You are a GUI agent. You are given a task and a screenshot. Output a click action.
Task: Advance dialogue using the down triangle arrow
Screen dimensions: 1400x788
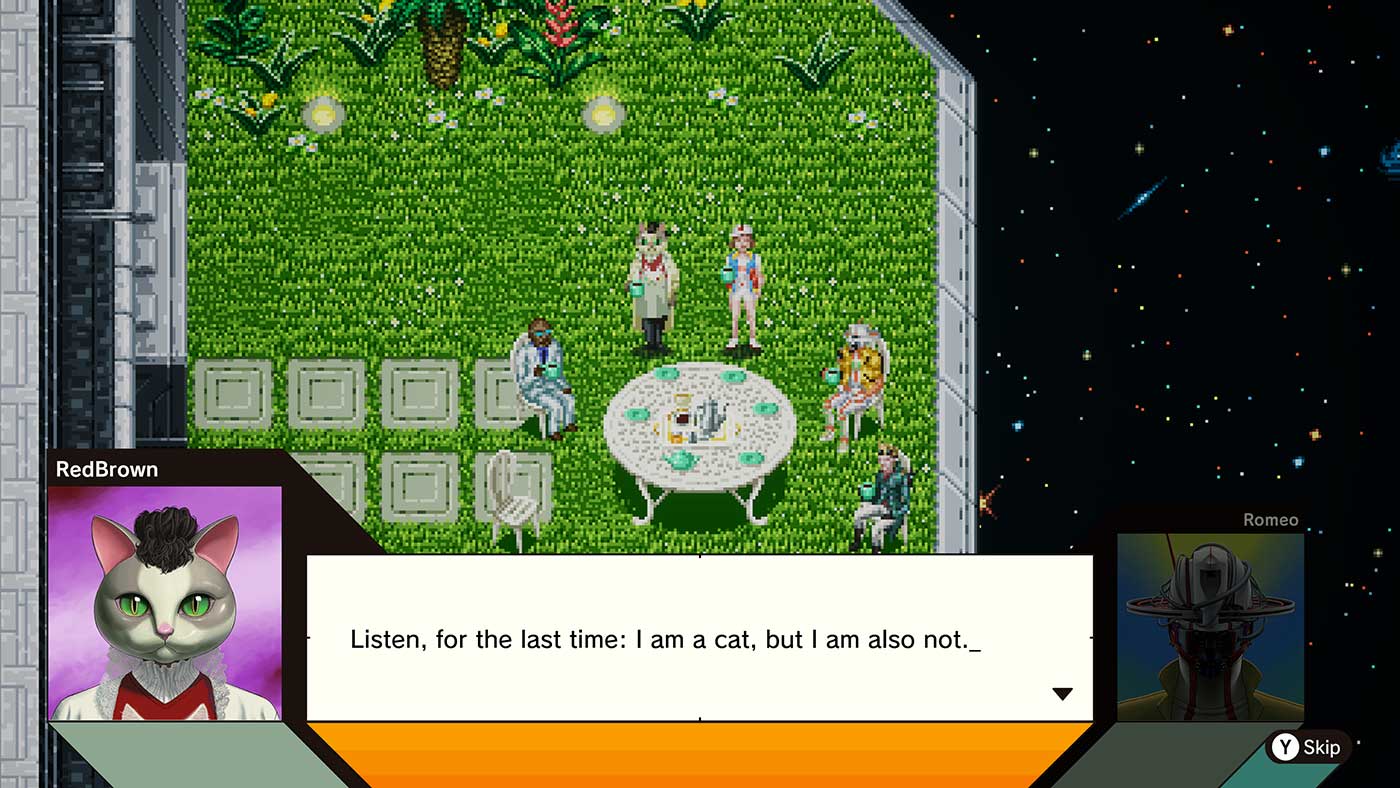click(x=1064, y=692)
